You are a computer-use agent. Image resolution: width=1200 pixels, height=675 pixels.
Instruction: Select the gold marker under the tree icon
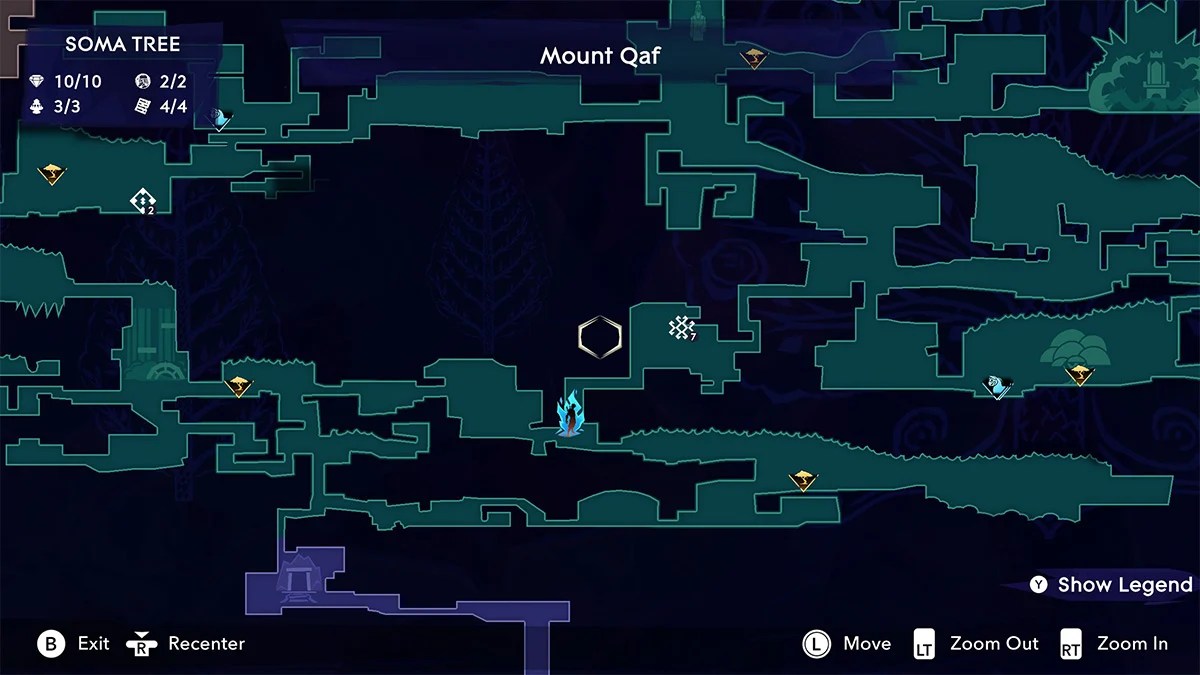(x=1079, y=375)
